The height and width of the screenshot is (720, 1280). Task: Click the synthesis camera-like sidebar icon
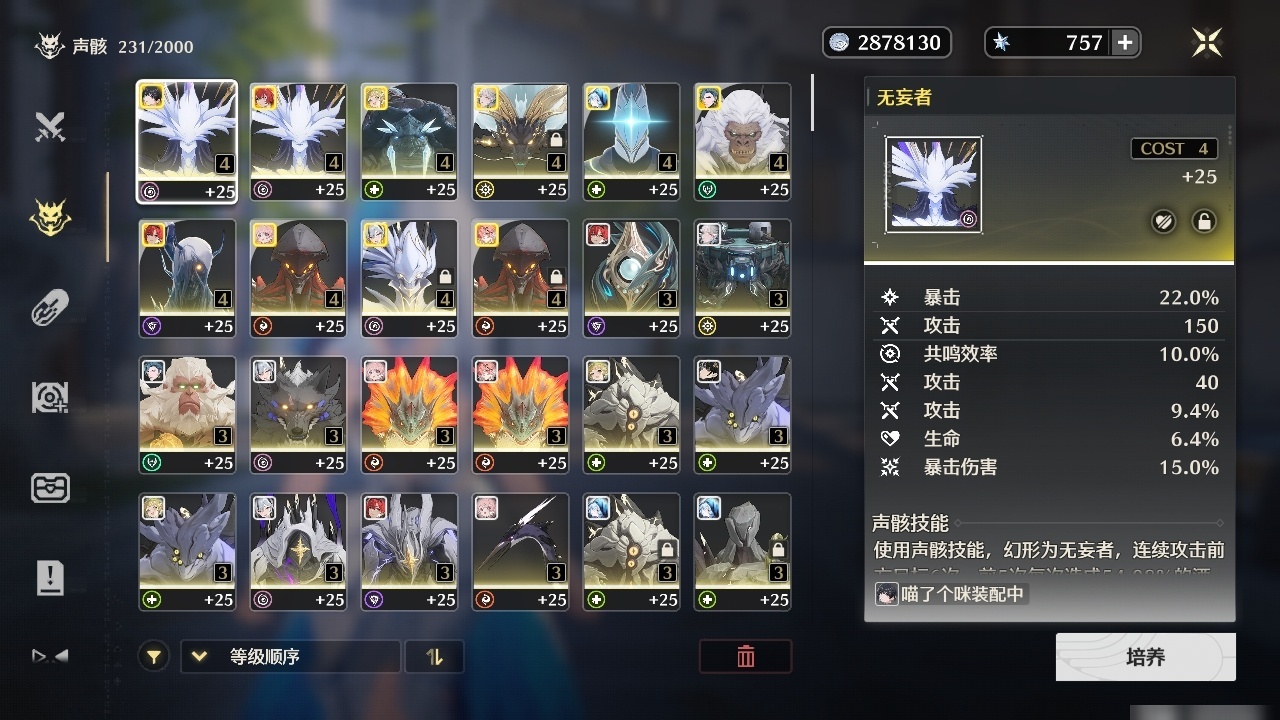click(50, 397)
